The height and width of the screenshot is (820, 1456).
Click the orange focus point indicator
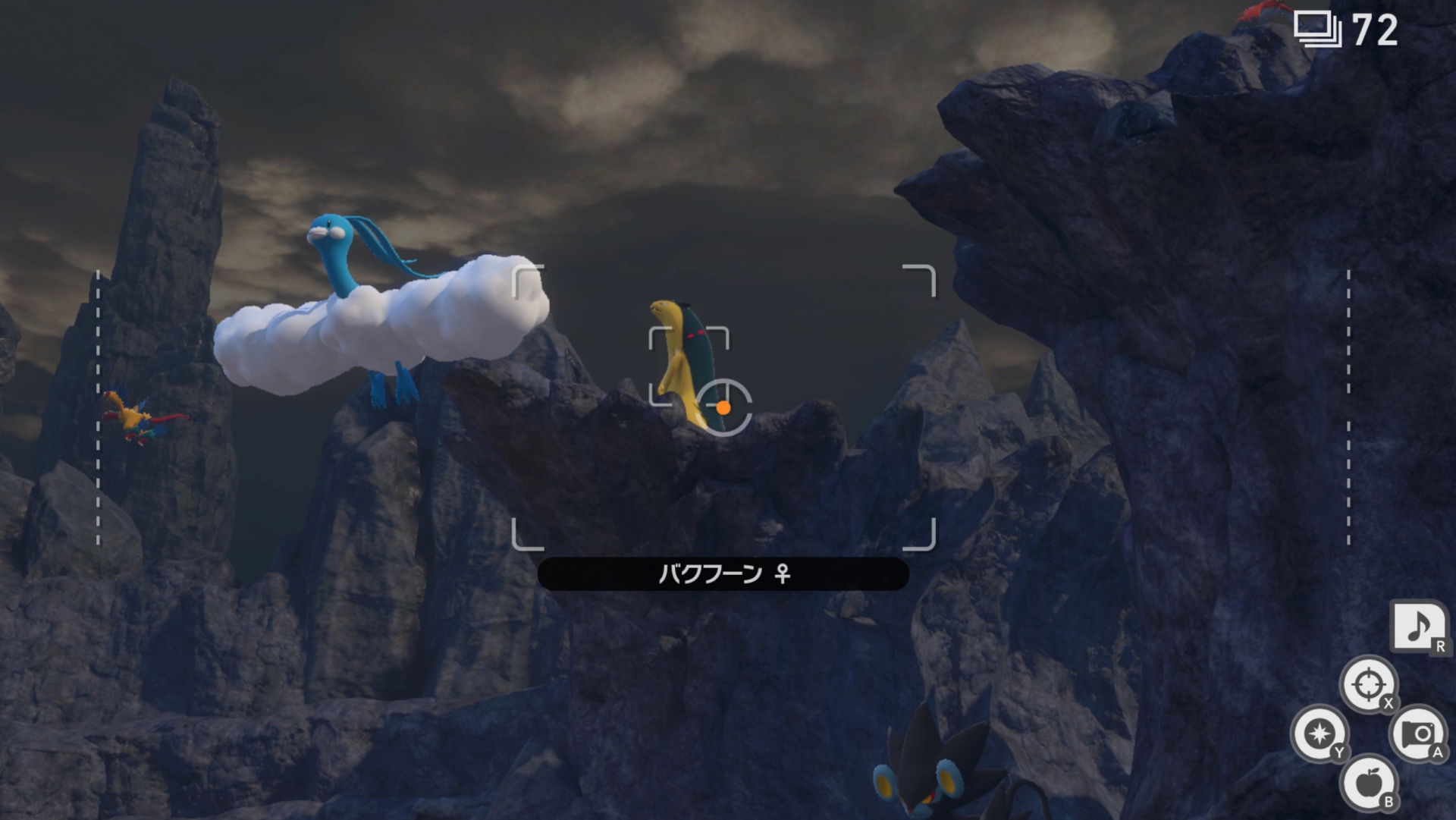723,408
